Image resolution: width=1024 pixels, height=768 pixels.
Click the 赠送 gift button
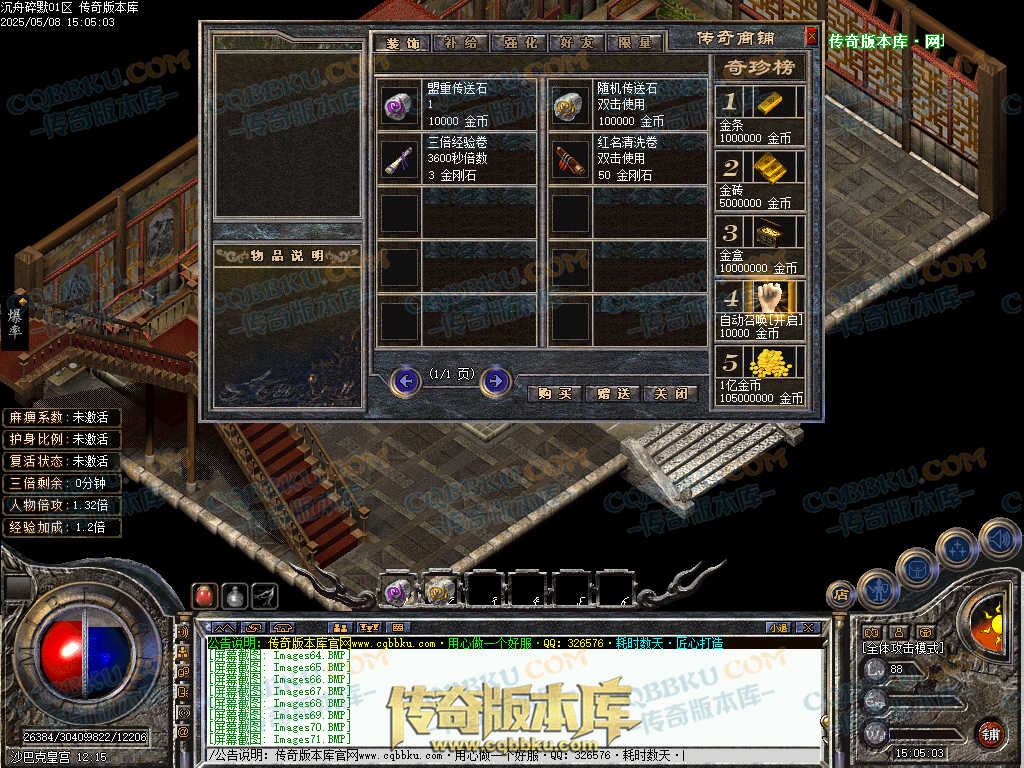point(612,393)
